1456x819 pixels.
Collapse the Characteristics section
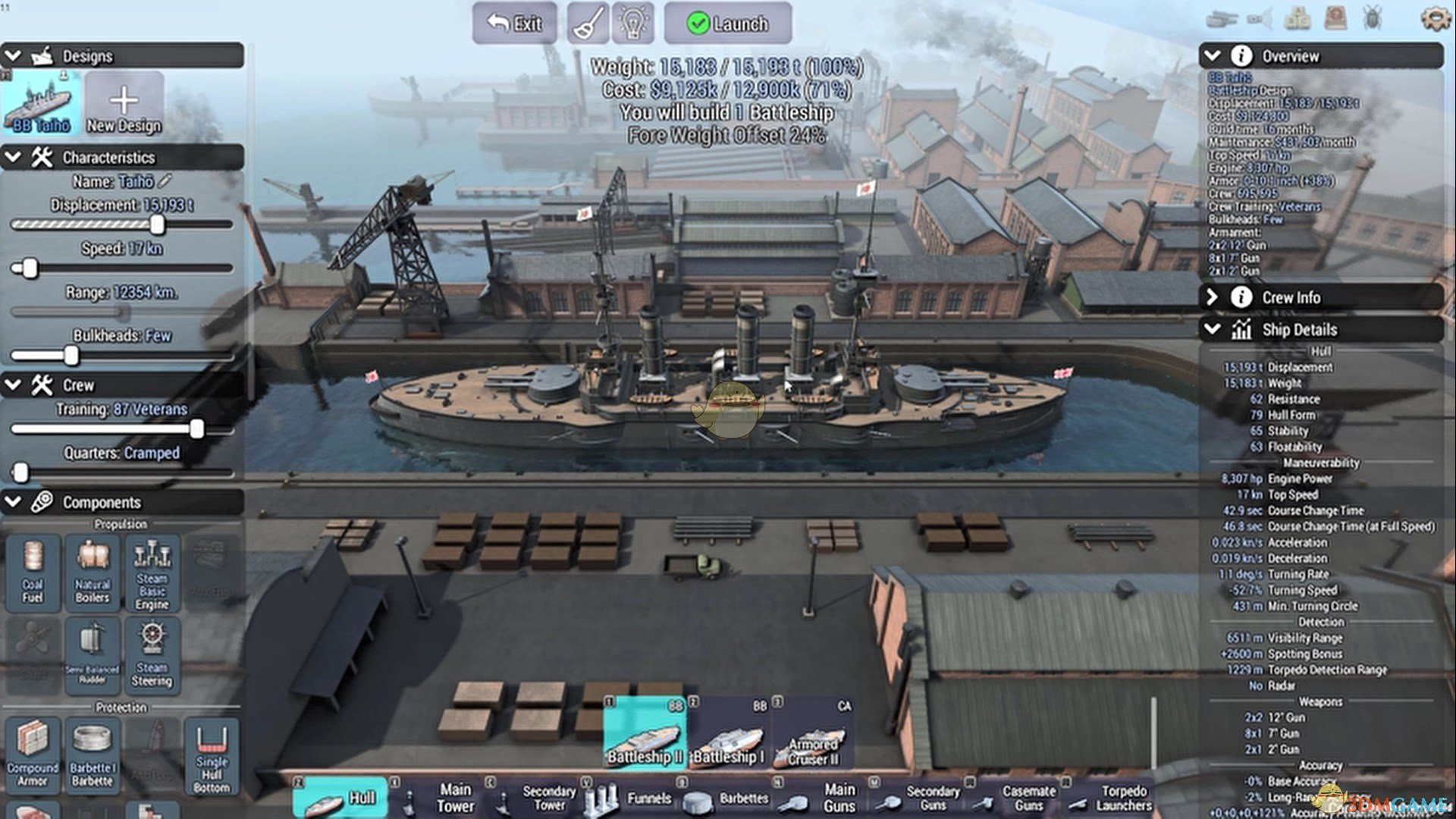[x=14, y=157]
